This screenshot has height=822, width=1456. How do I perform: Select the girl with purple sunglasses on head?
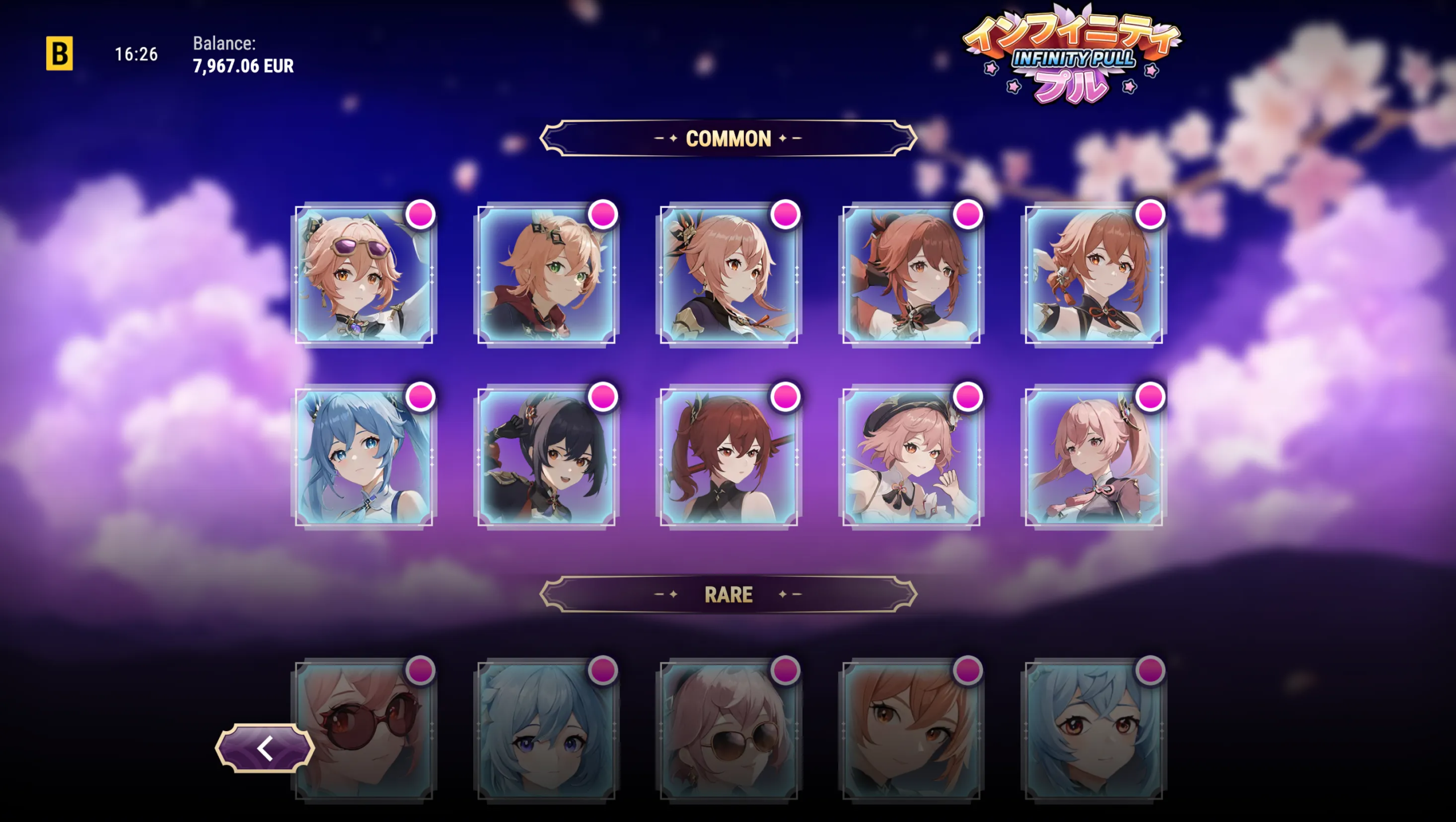364,275
